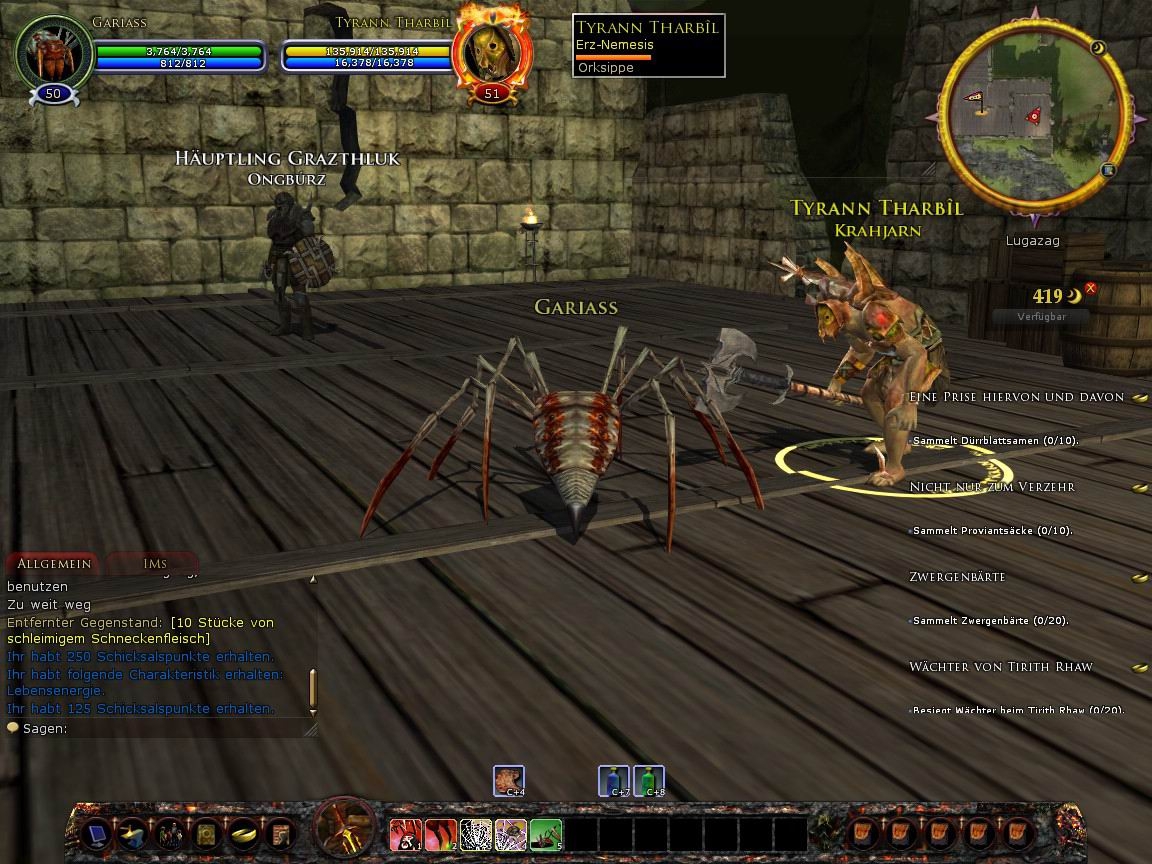Open the round main menu button
The image size is (1152, 864).
click(x=345, y=829)
